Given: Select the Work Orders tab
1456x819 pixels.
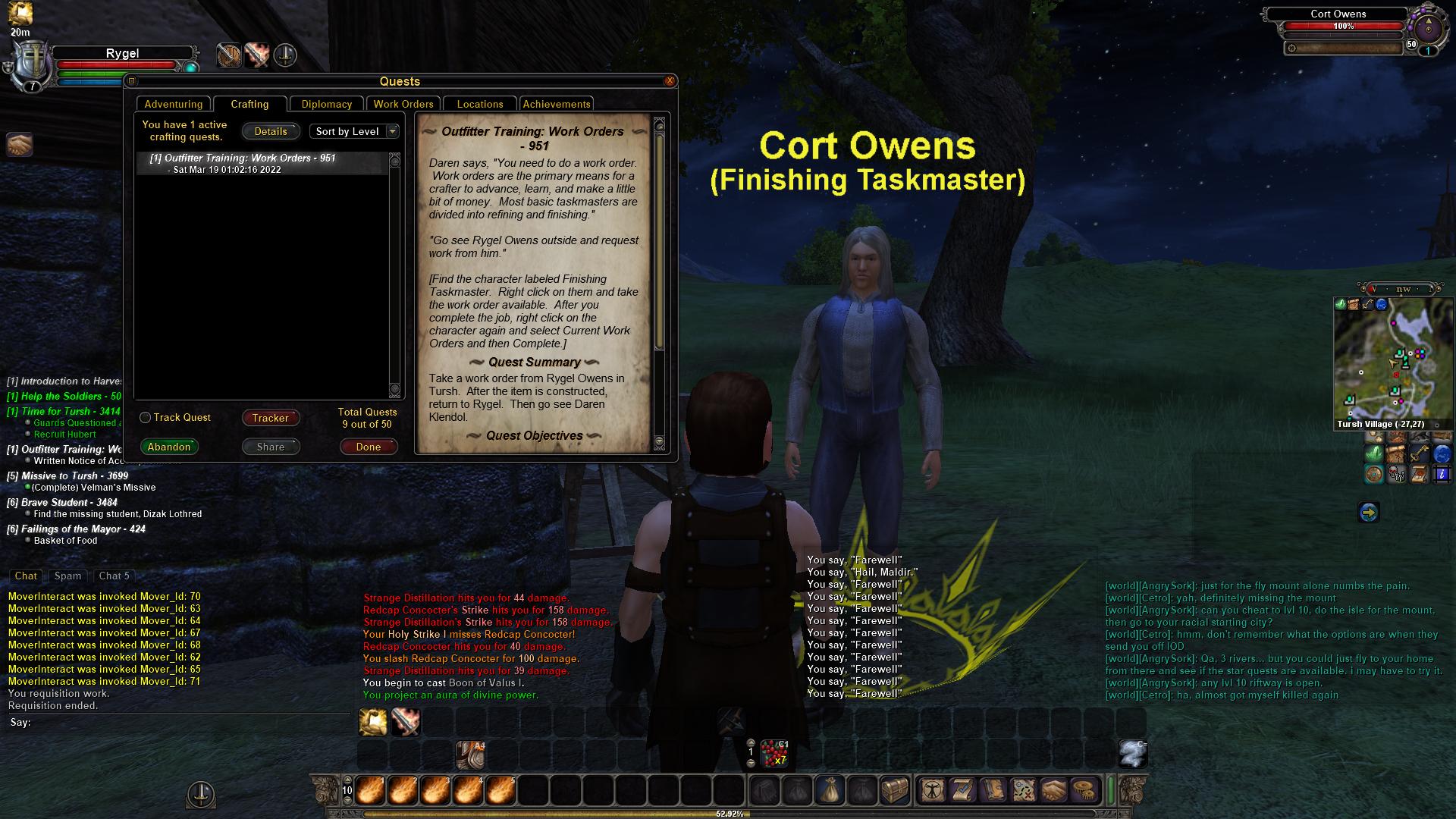Looking at the screenshot, I should pyautogui.click(x=403, y=105).
